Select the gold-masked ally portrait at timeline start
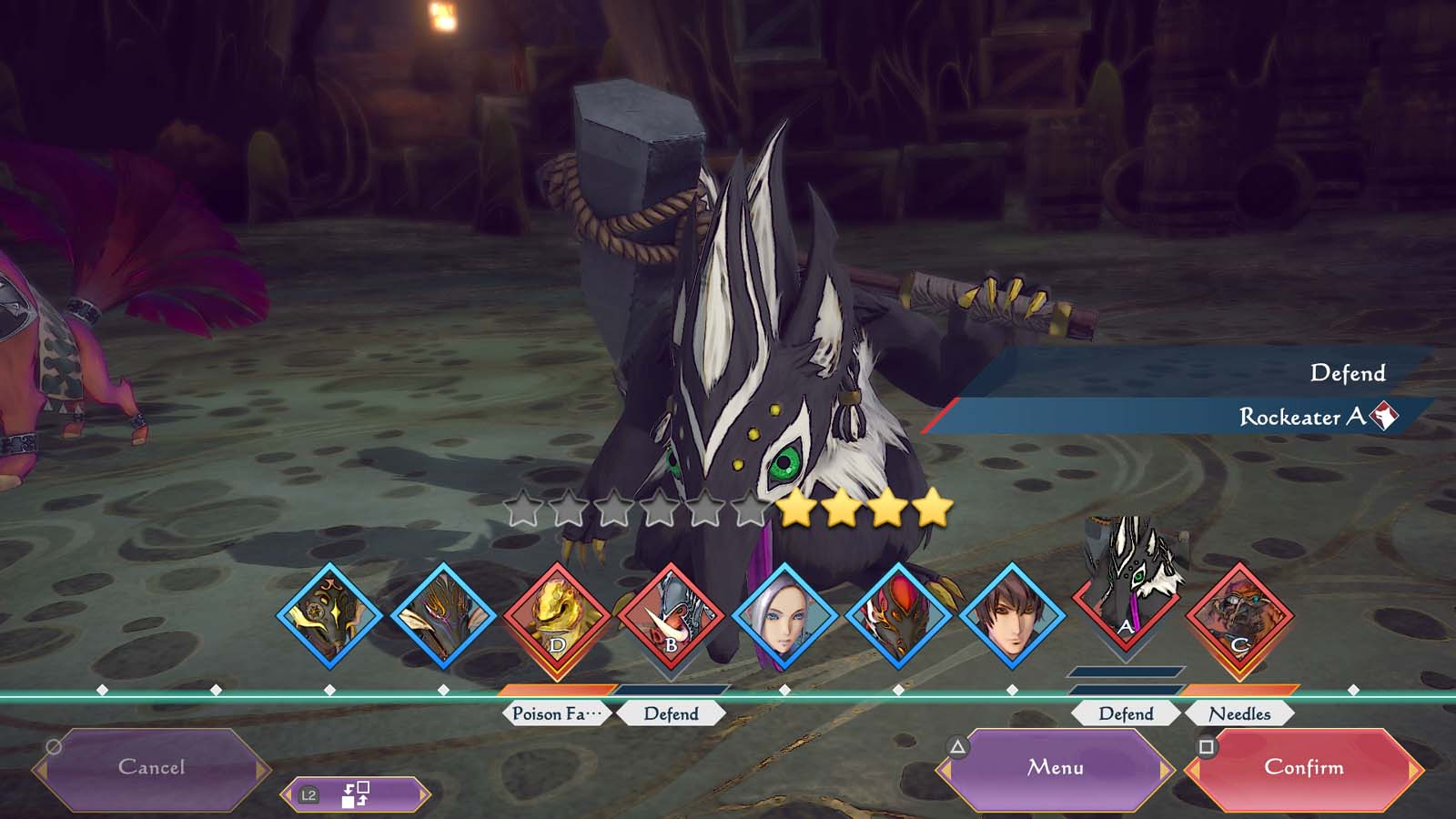This screenshot has height=819, width=1456. (329, 619)
